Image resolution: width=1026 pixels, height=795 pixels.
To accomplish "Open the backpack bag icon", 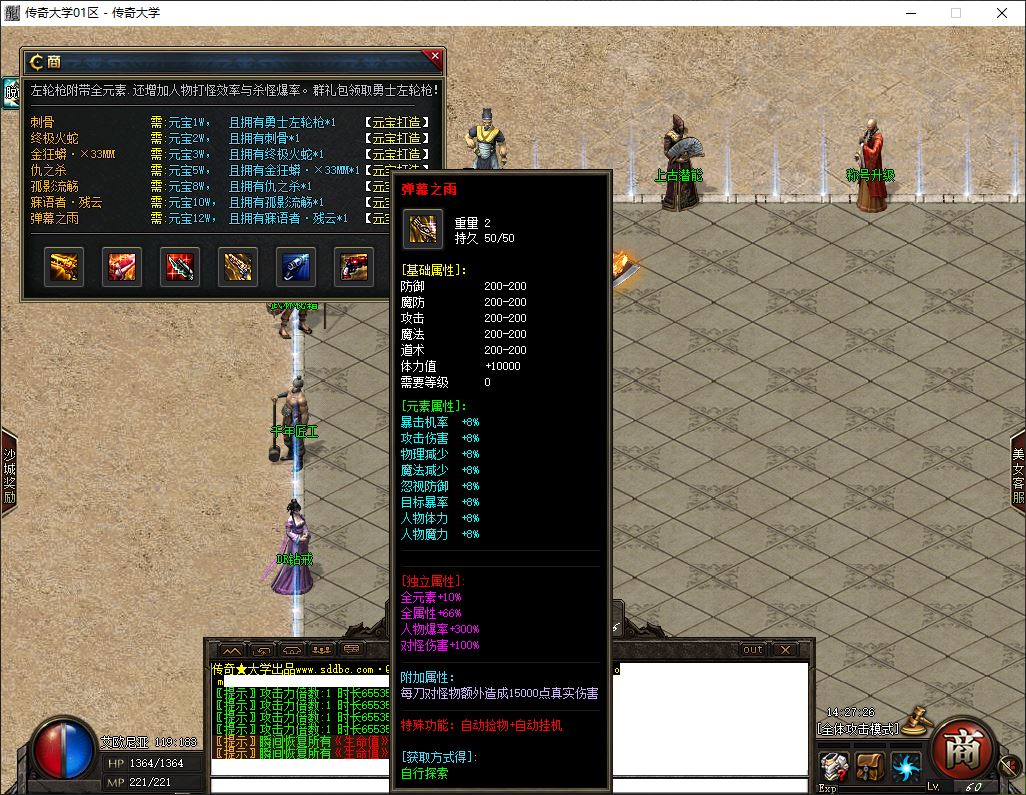I will coord(871,767).
